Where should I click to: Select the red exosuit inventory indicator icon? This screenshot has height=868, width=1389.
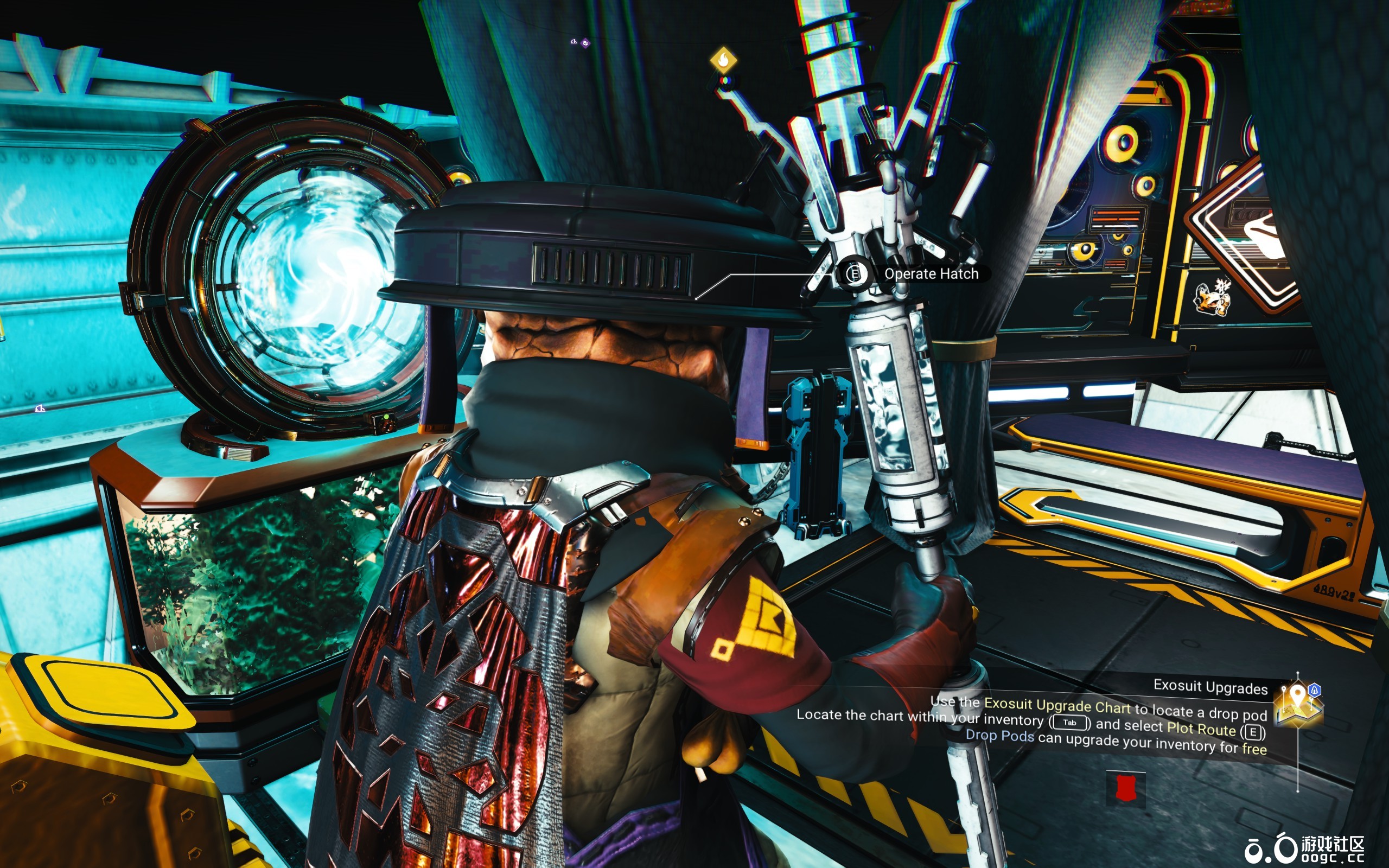(x=1125, y=787)
